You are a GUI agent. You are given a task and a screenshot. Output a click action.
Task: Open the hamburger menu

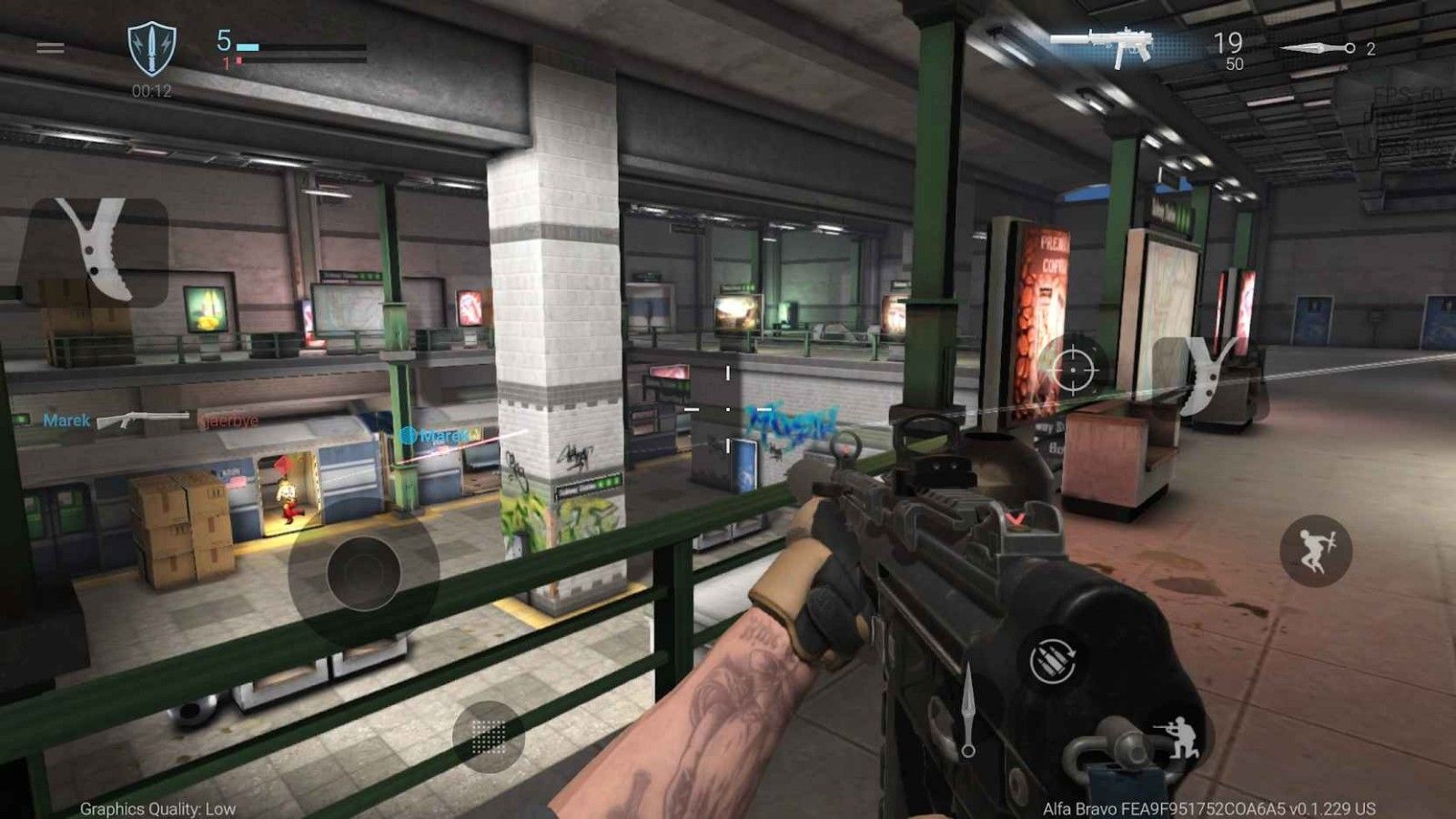click(x=50, y=47)
